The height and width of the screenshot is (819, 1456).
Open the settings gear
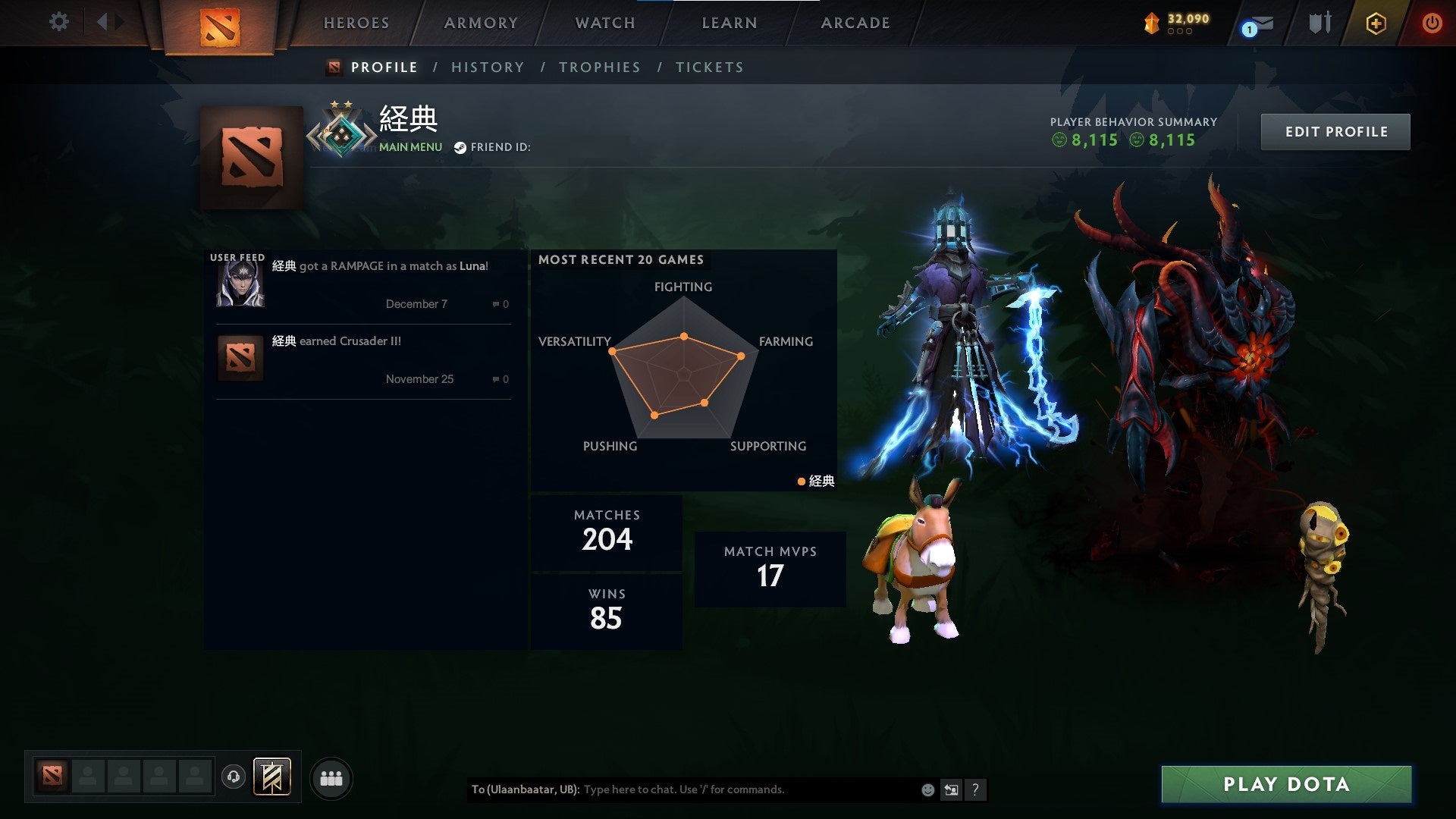[x=58, y=22]
